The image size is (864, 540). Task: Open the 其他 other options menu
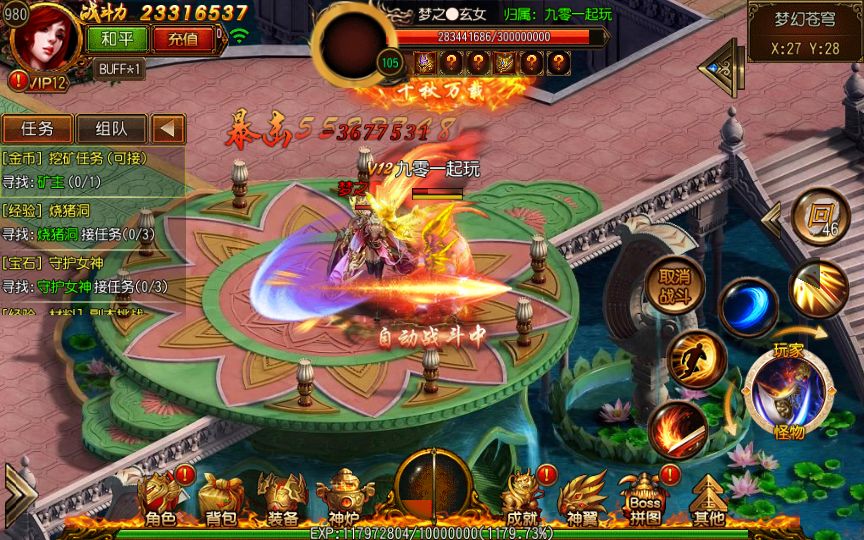708,499
